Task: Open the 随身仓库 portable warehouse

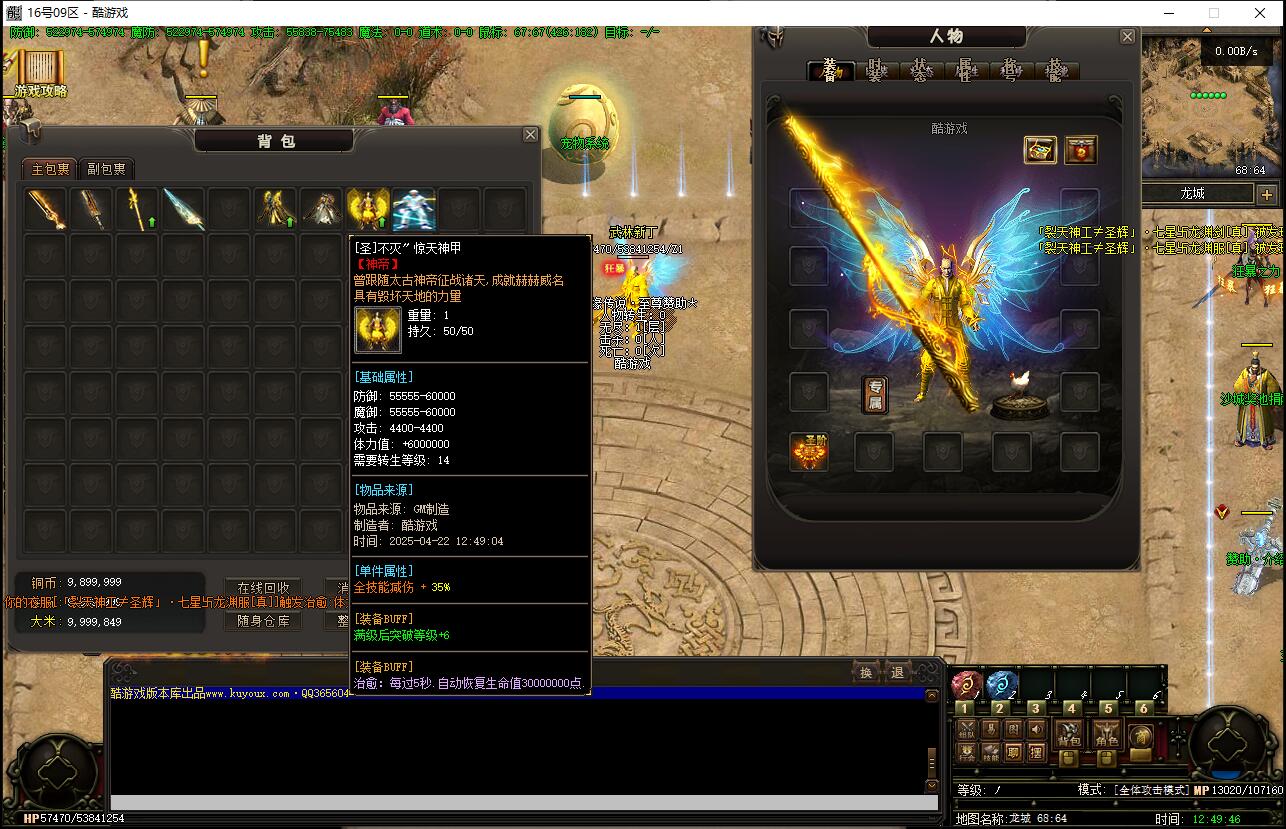Action: coord(263,620)
